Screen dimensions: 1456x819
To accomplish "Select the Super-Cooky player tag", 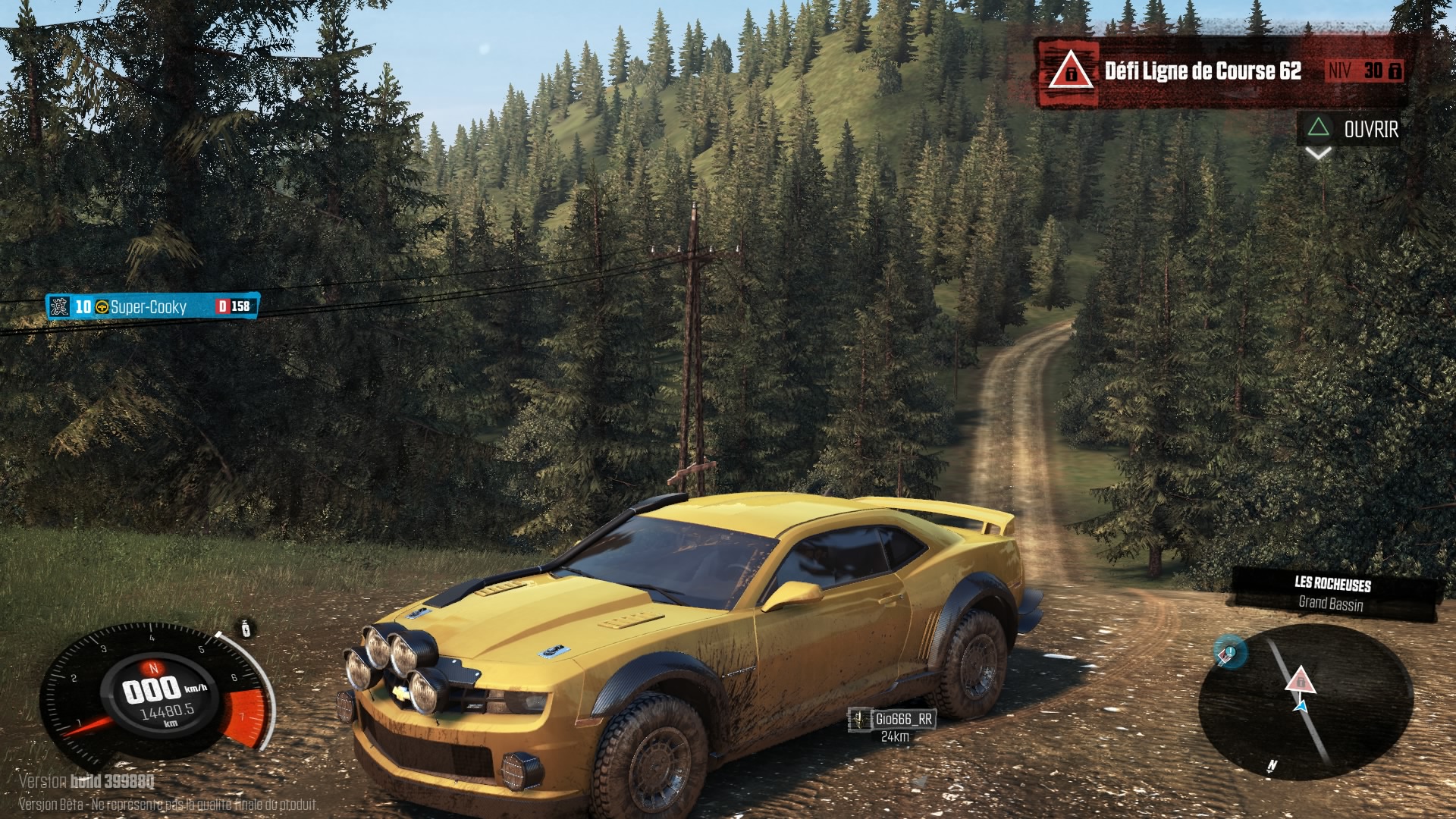I will click(x=152, y=306).
